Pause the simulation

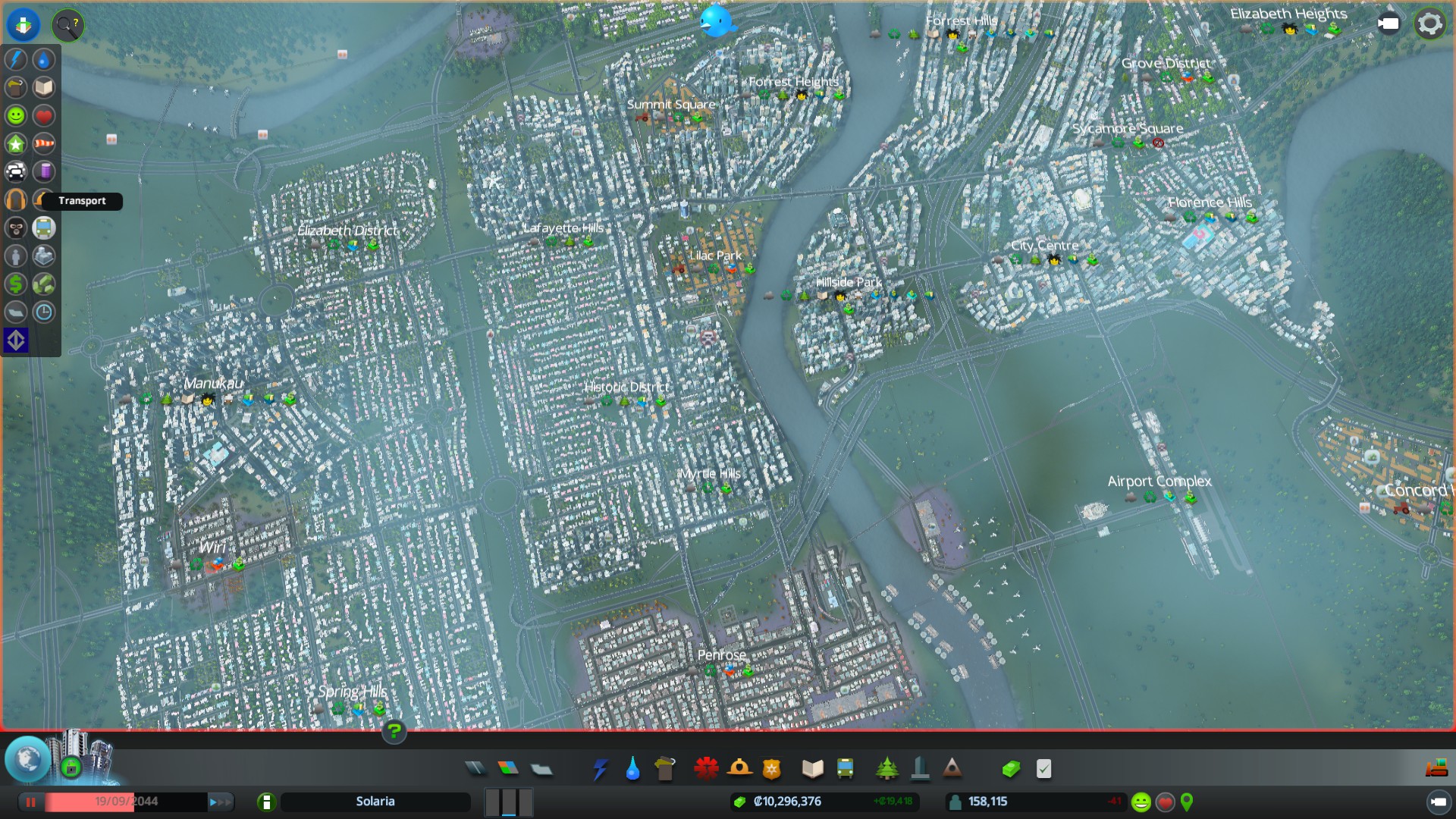click(31, 802)
